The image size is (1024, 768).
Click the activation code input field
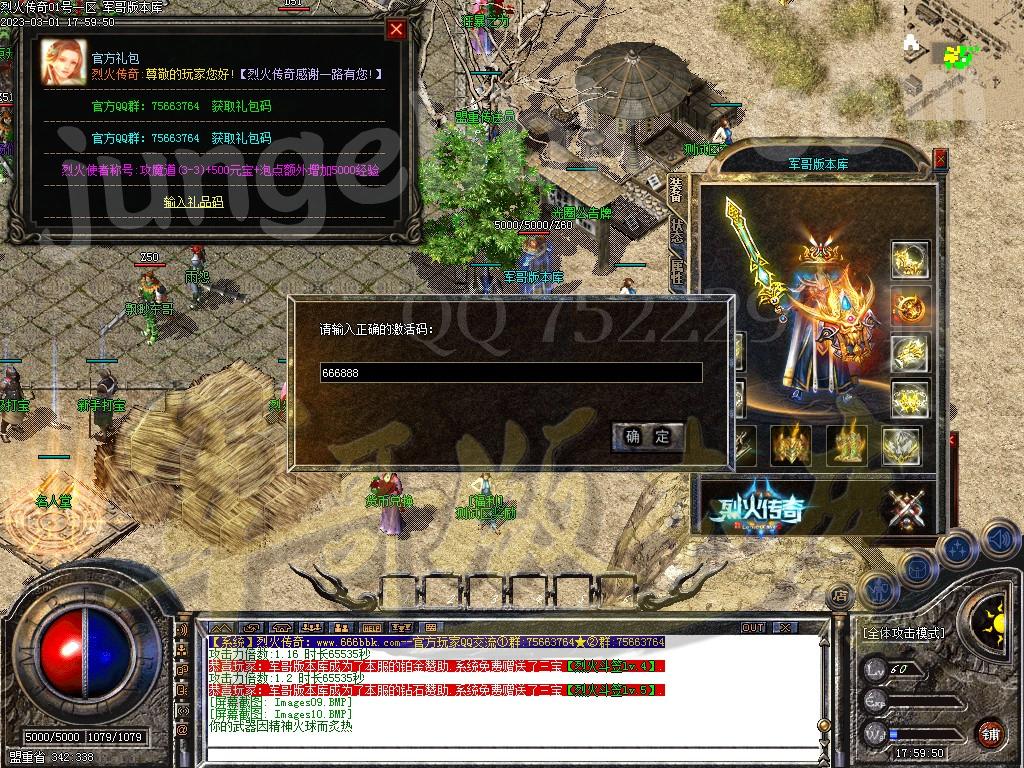click(510, 373)
